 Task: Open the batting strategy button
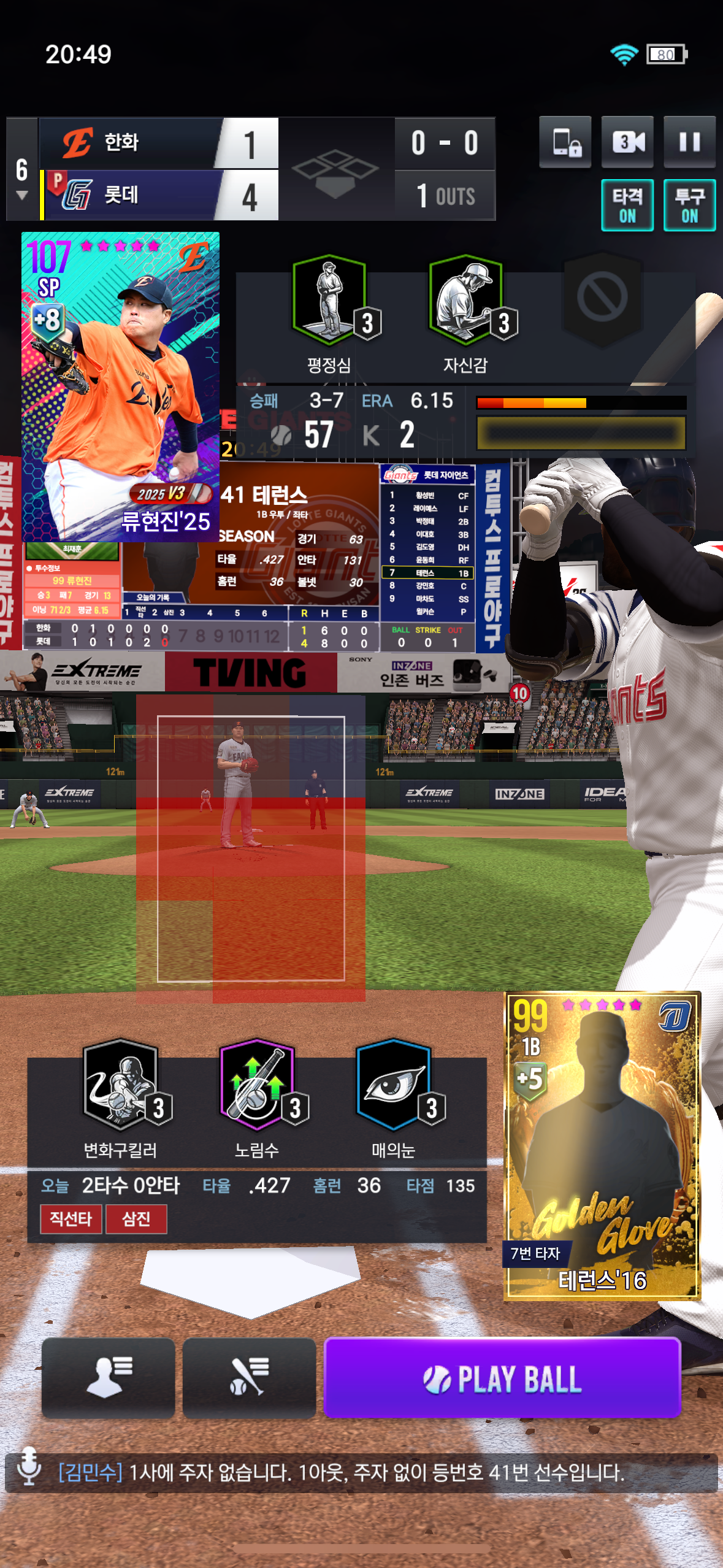[249, 1378]
